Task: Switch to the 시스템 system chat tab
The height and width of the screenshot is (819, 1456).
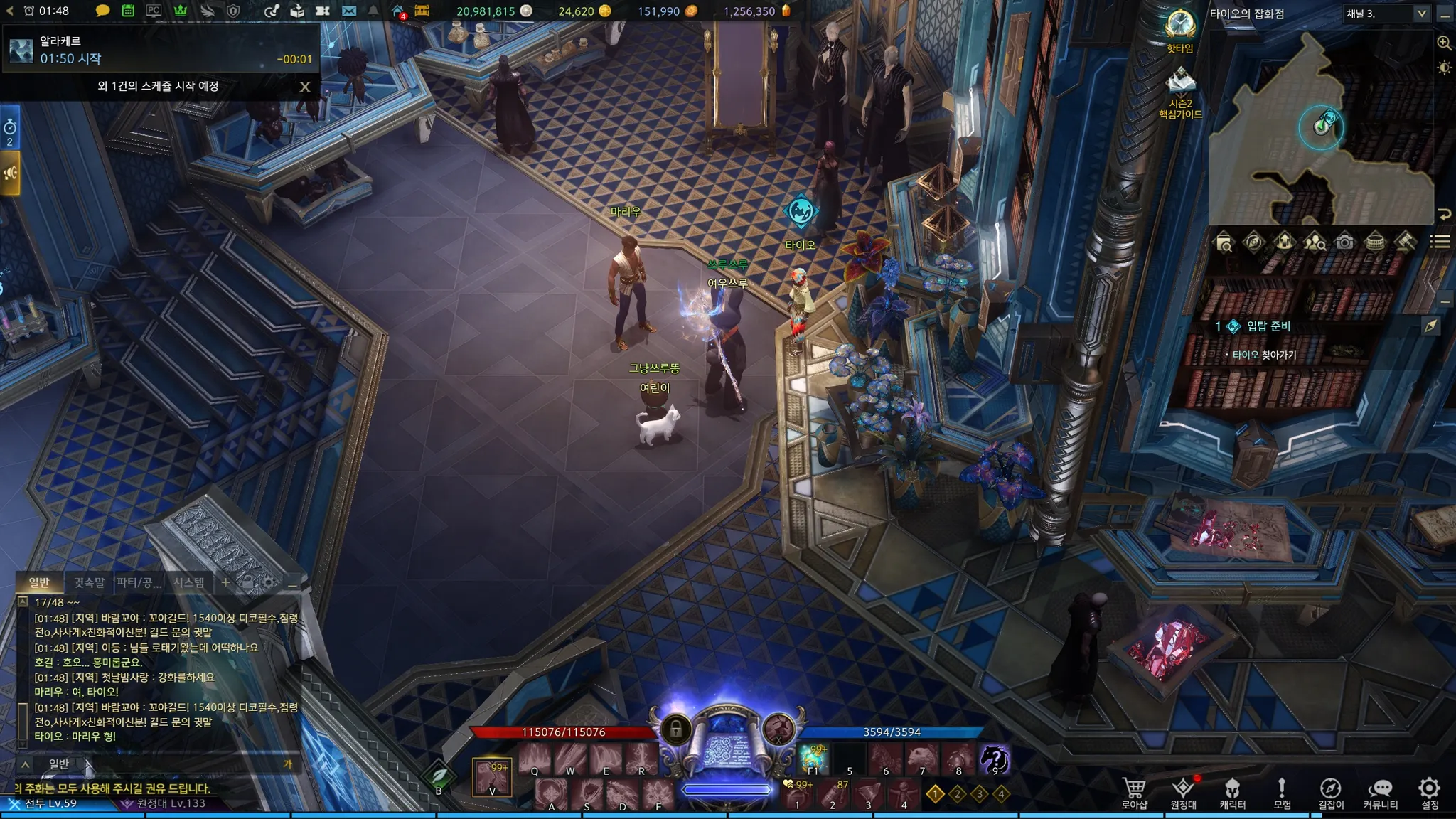Action: coord(189,582)
